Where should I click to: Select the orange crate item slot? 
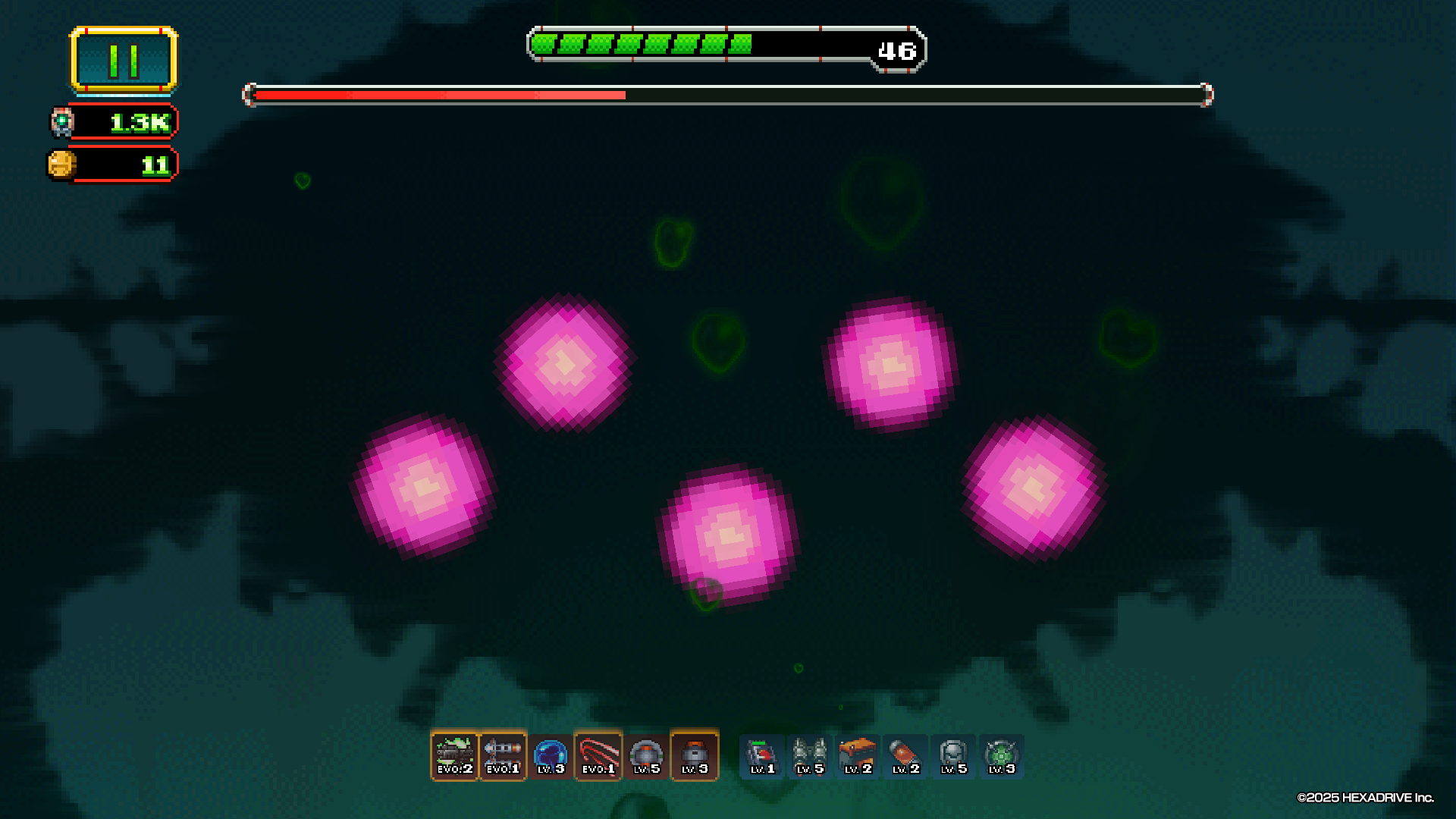858,756
